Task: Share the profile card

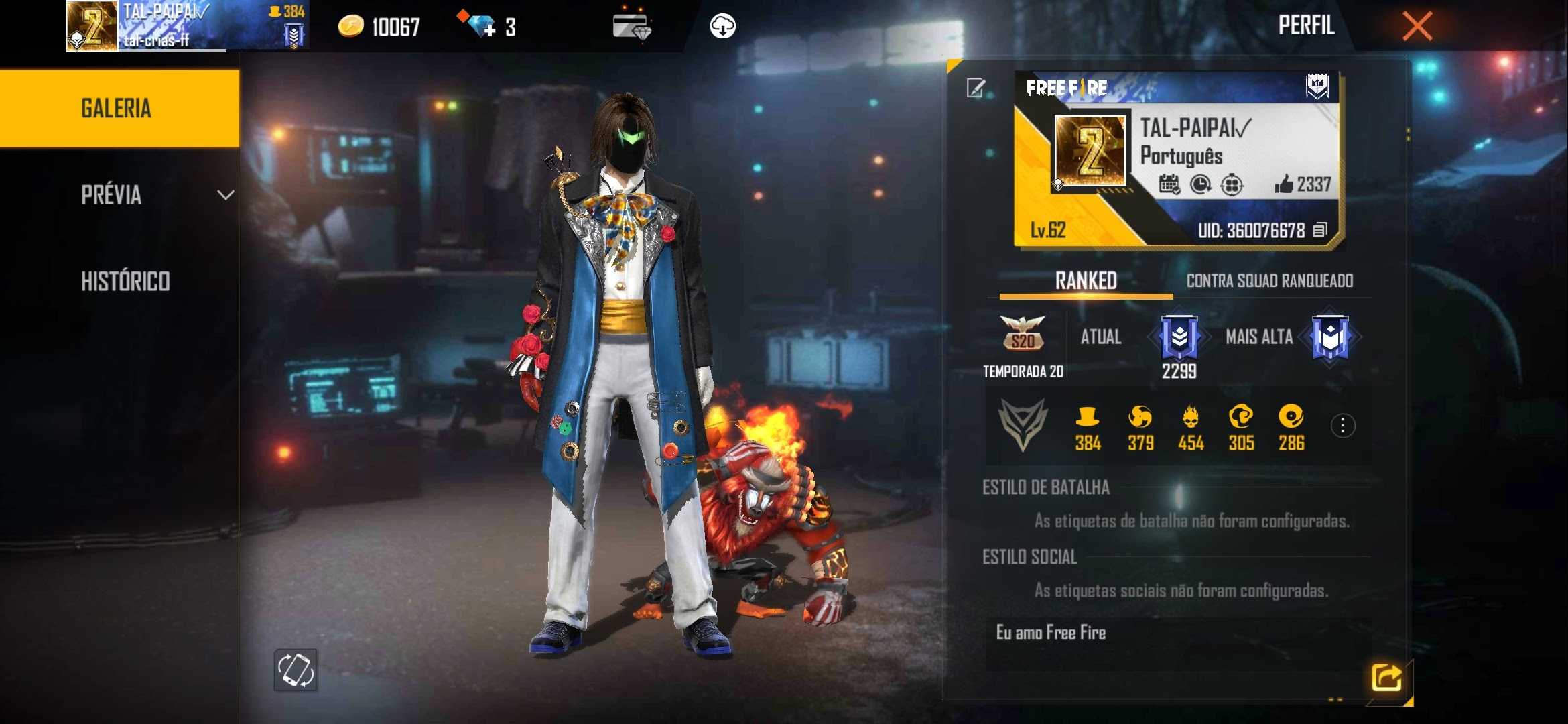Action: [x=1386, y=678]
